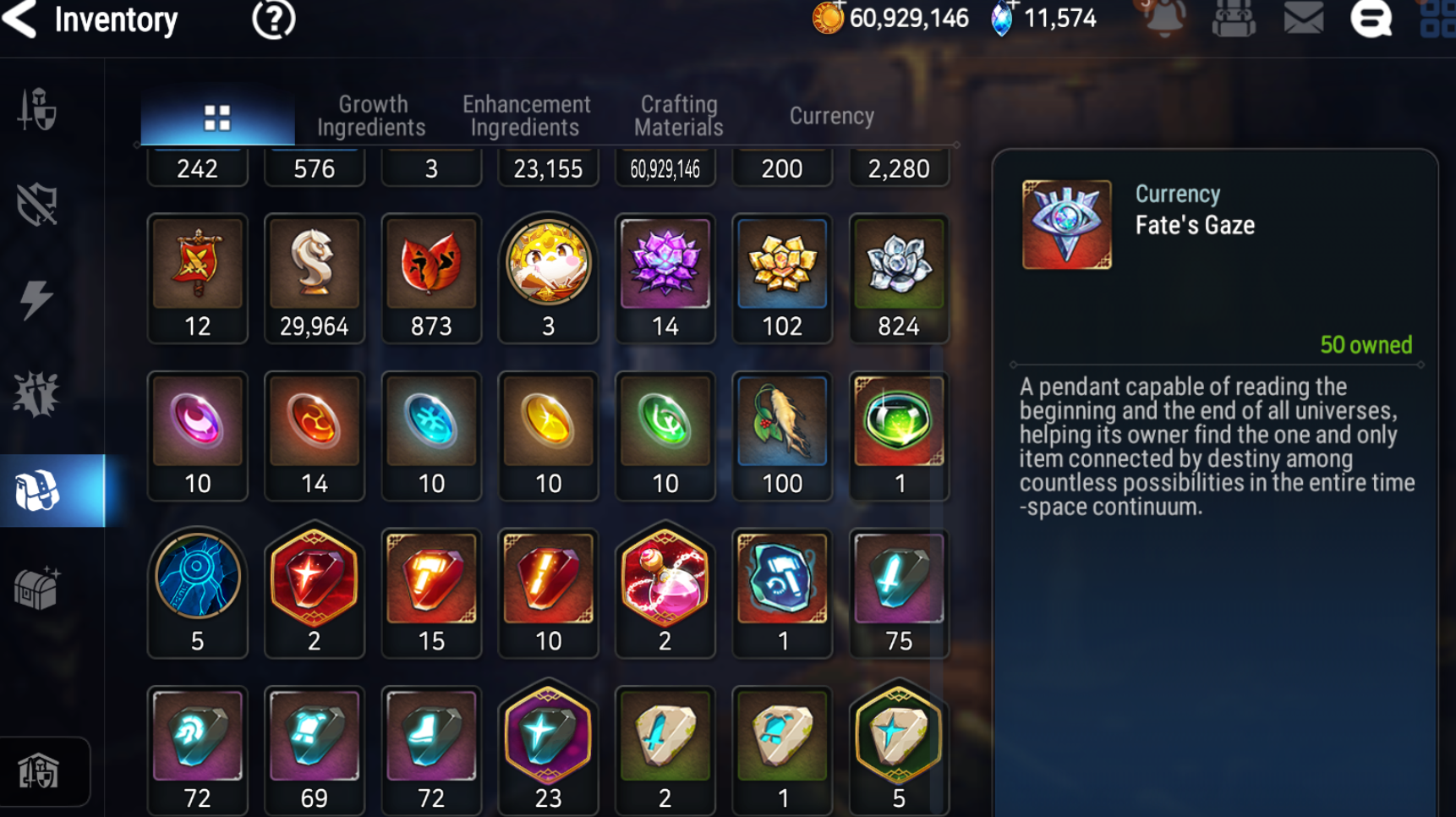The height and width of the screenshot is (817, 1456).
Task: Choose the white knight chess piece item
Action: 314,263
